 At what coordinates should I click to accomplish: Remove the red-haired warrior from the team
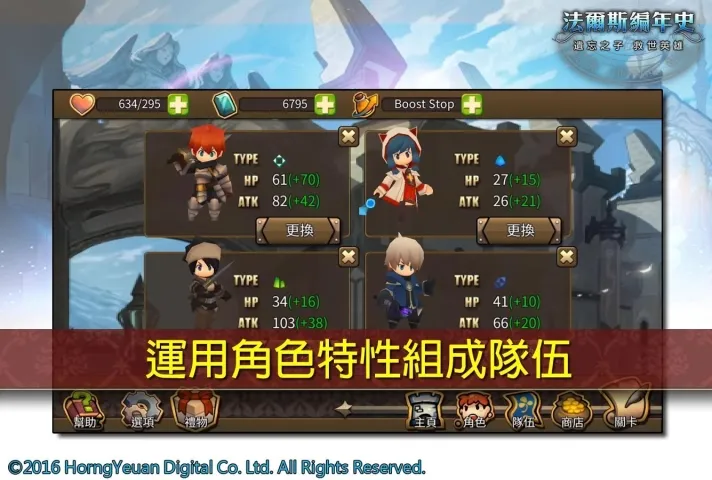tap(348, 137)
